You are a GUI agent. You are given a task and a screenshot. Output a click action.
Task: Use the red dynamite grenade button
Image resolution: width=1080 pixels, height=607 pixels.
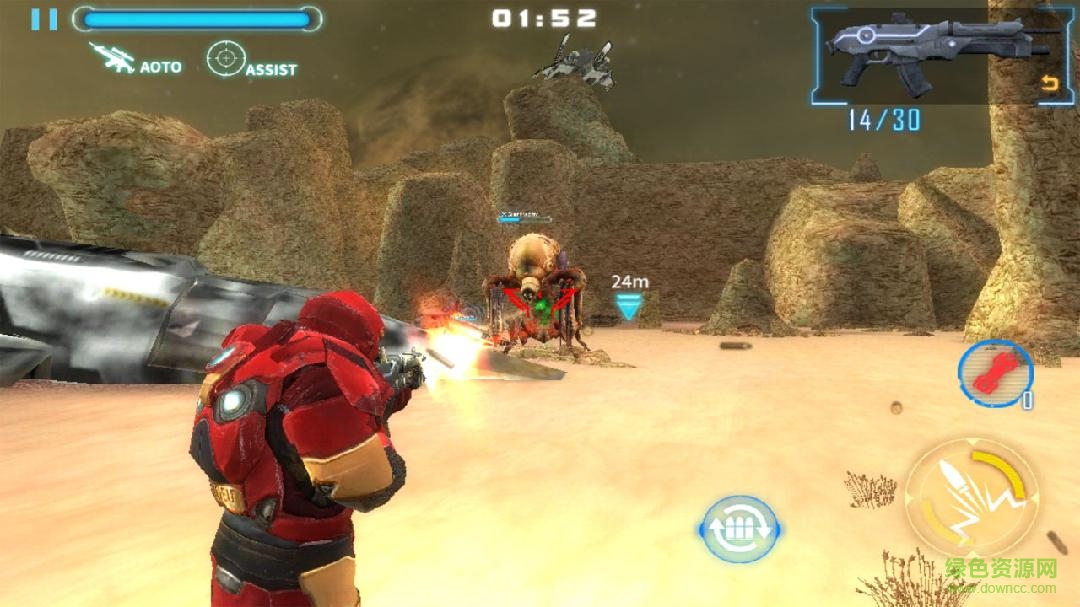(994, 373)
